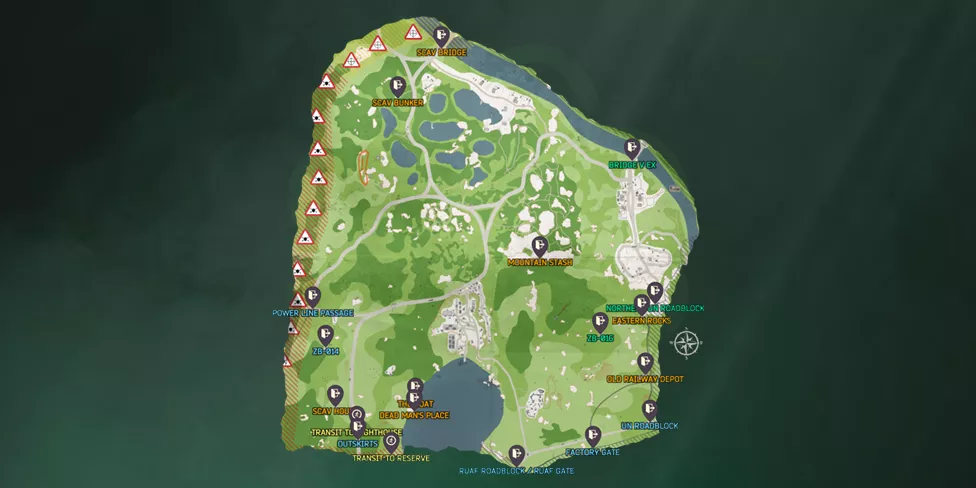This screenshot has height=488, width=976.
Task: Choose the Bridge V-Ex extraction marker
Action: click(x=632, y=147)
